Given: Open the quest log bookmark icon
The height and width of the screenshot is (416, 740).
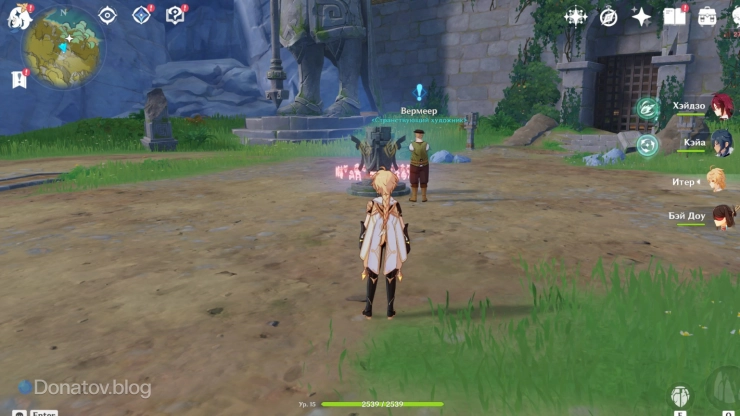Looking at the screenshot, I should click(18, 80).
